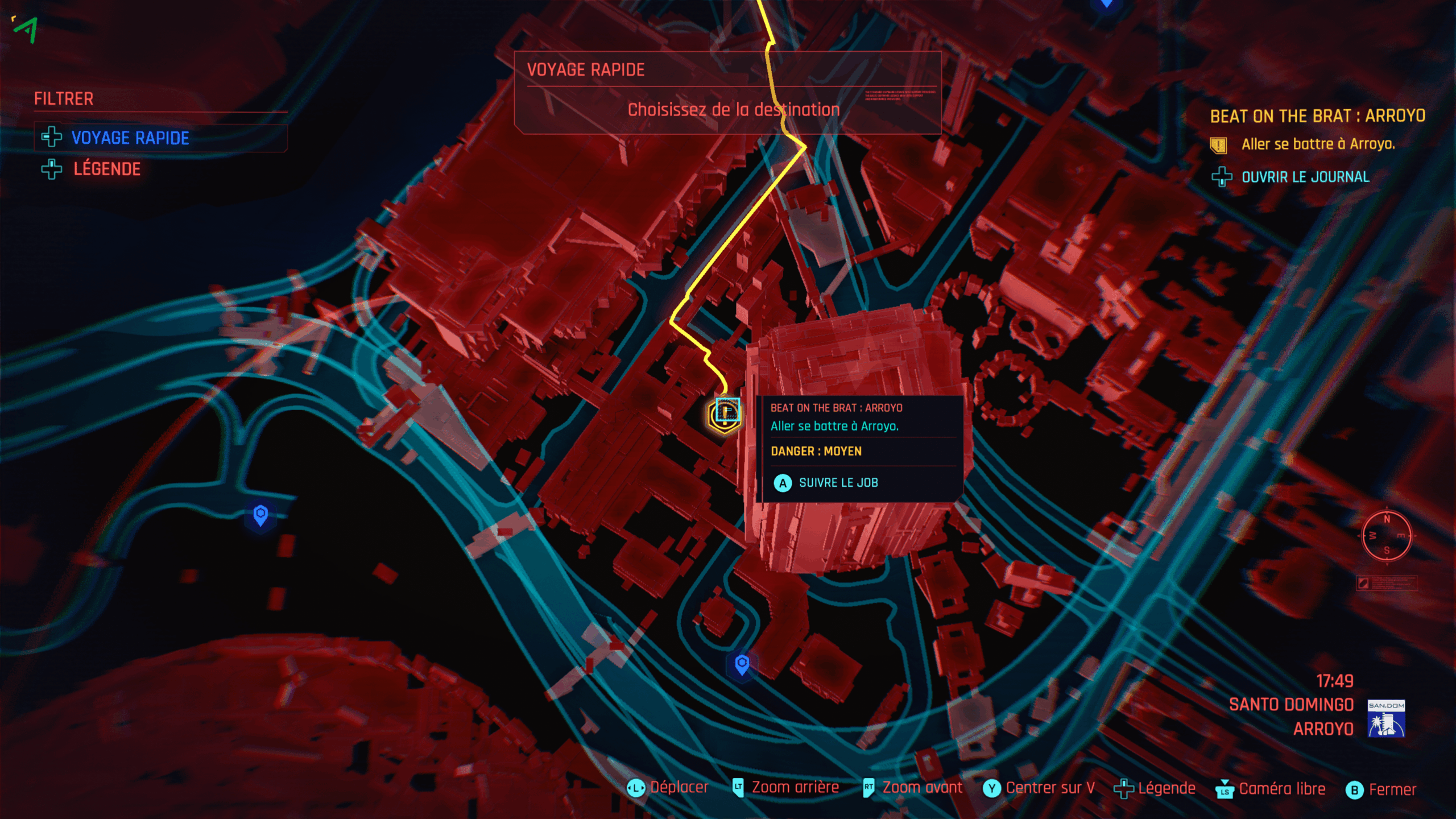The image size is (1456, 819).
Task: Select the Voyage Rapide filter entry
Action: click(x=130, y=138)
